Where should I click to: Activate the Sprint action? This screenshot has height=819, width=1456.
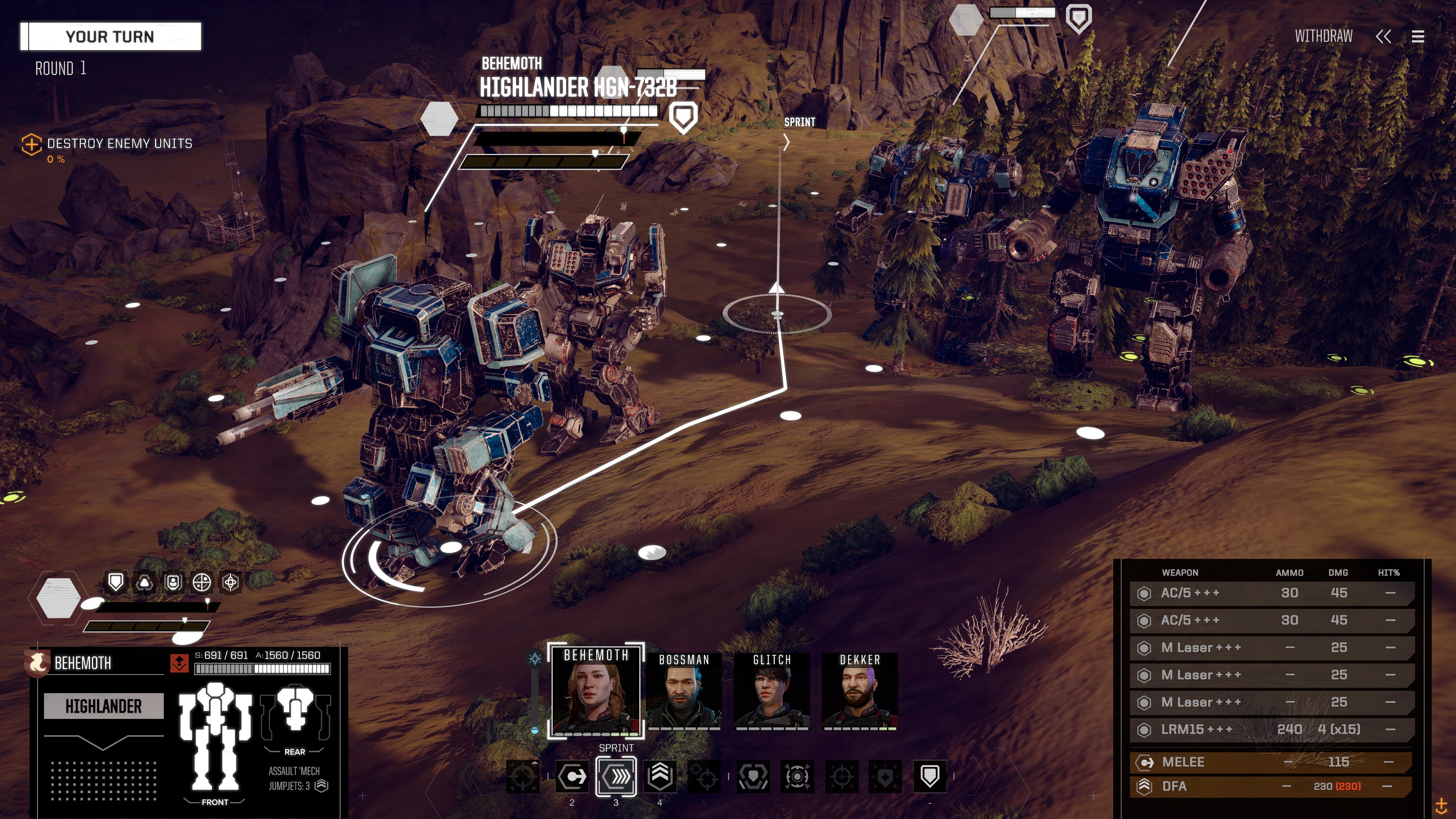[x=616, y=777]
